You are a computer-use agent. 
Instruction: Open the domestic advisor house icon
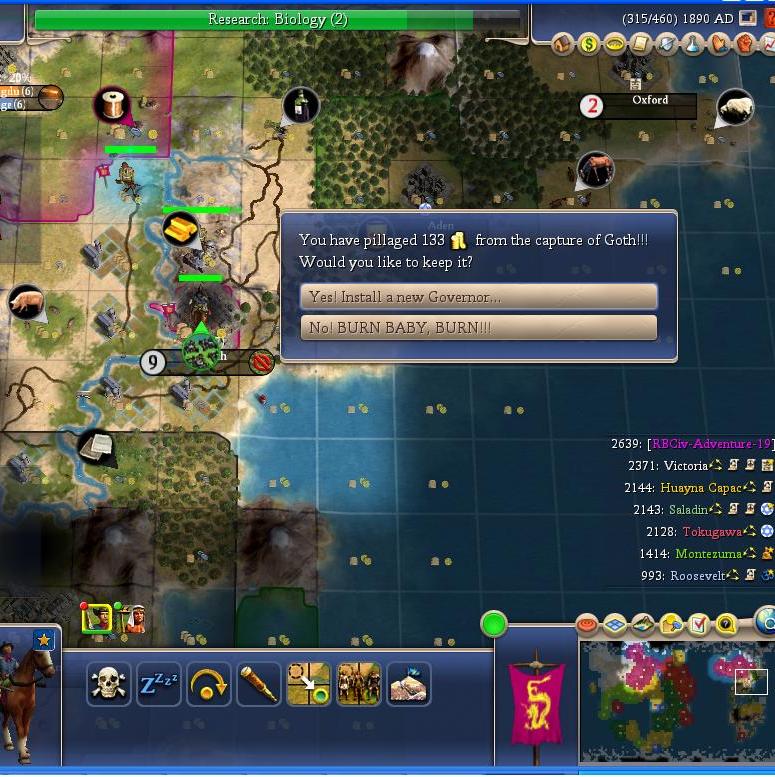[x=563, y=45]
